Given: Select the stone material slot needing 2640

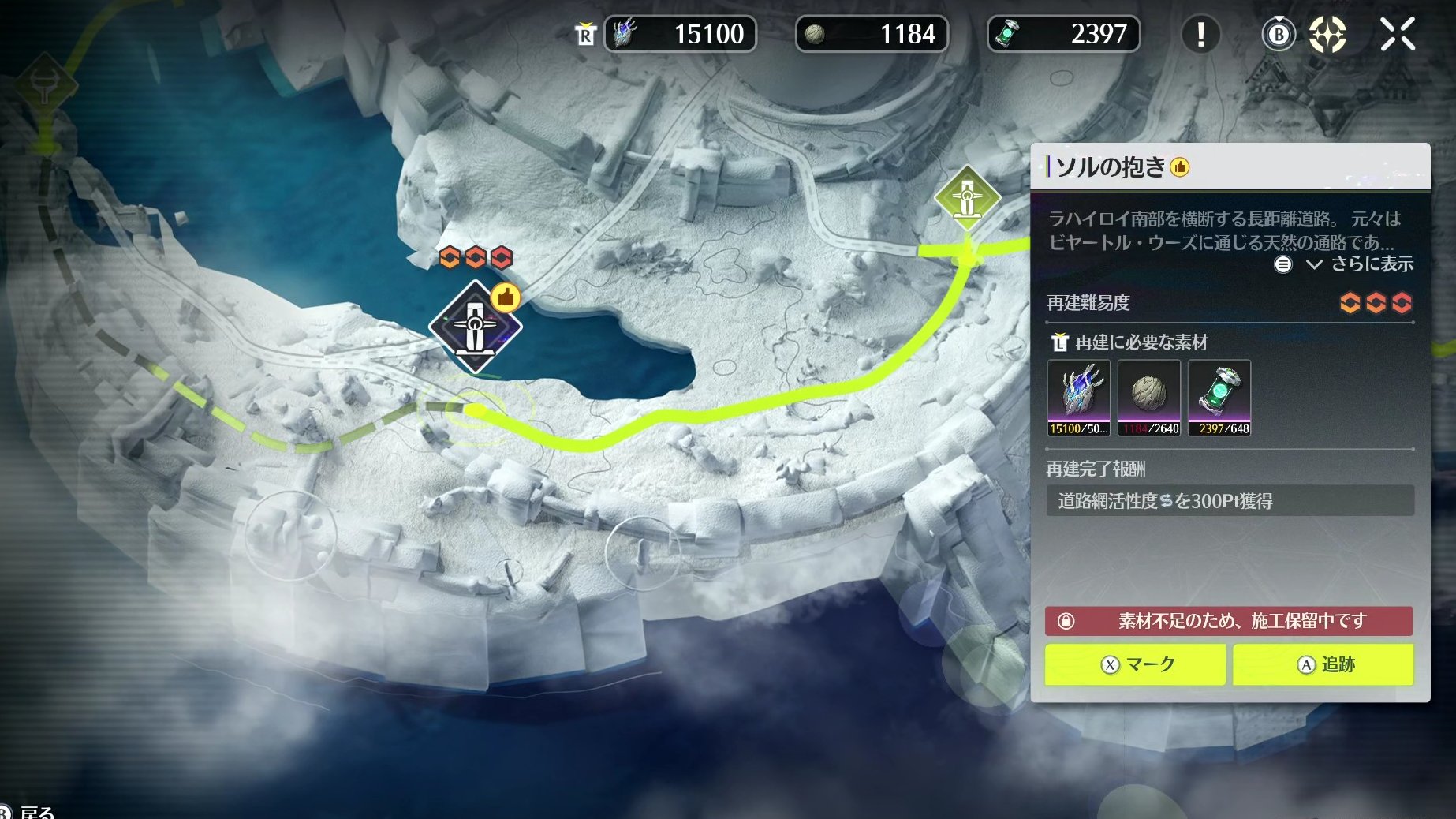Looking at the screenshot, I should click(x=1148, y=398).
